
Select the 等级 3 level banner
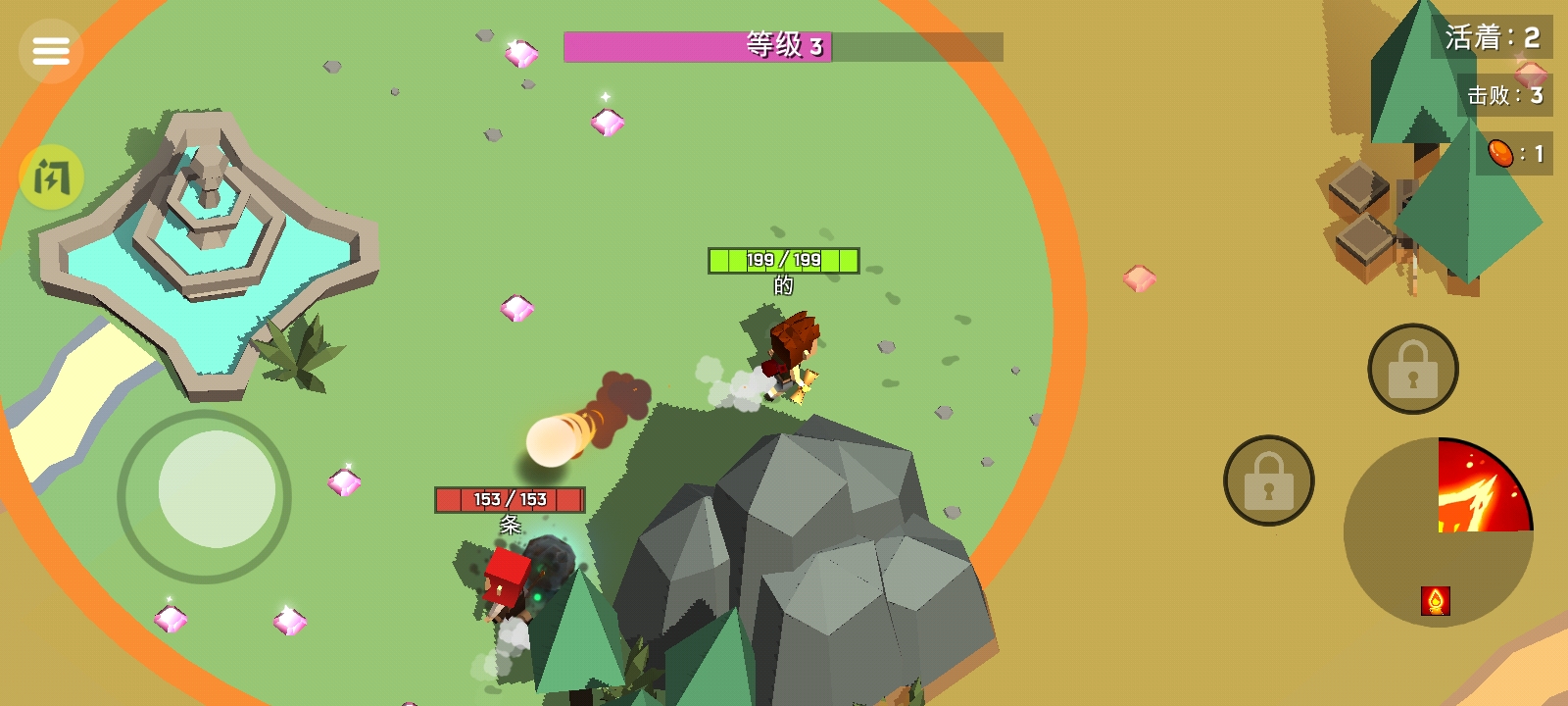click(784, 46)
